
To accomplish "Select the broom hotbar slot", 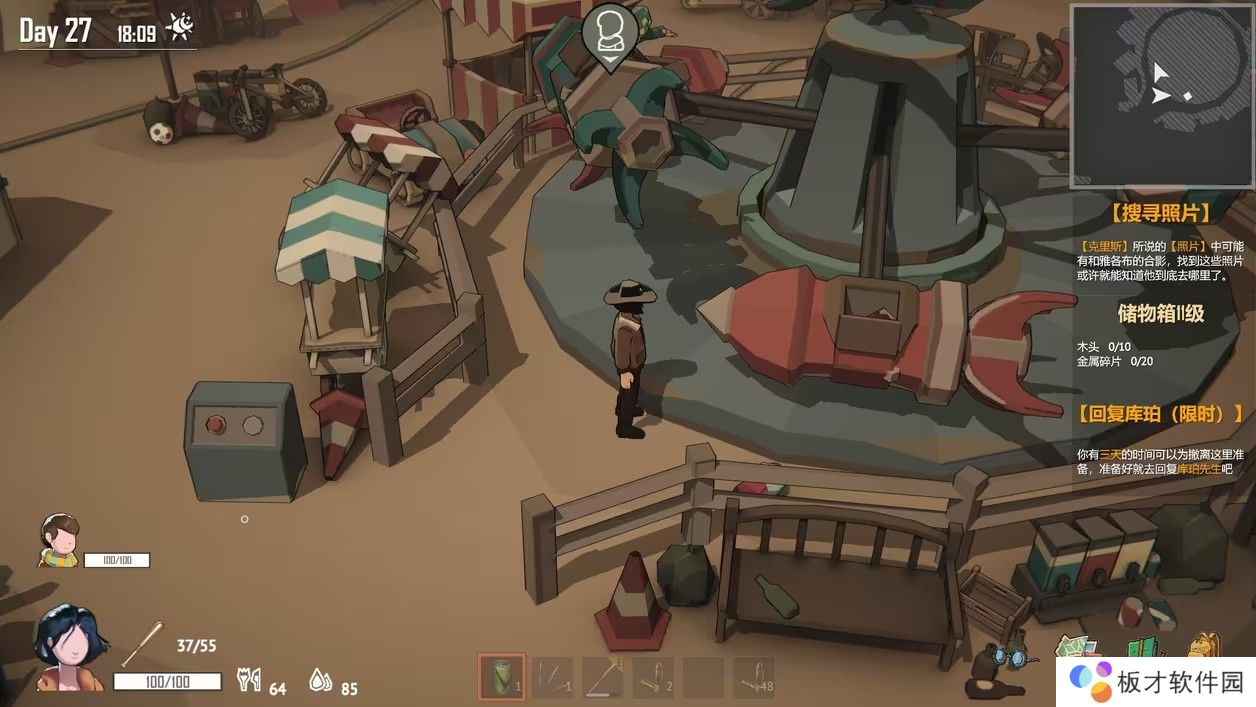I will (603, 677).
